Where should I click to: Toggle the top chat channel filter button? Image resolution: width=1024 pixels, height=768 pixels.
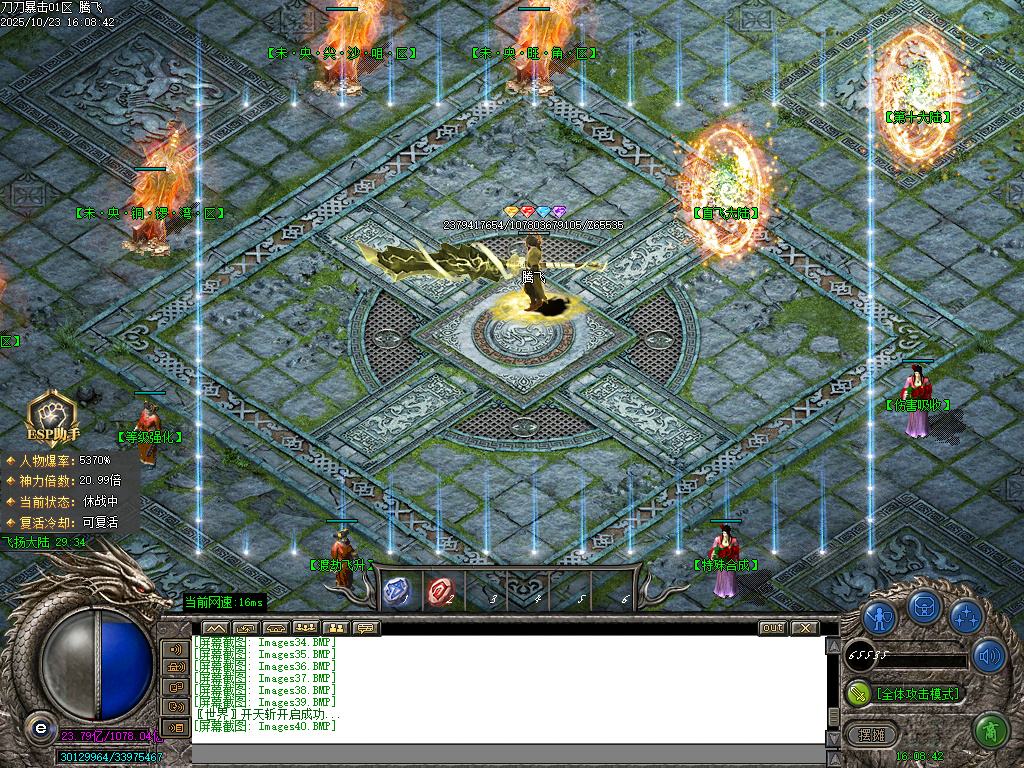click(175, 649)
